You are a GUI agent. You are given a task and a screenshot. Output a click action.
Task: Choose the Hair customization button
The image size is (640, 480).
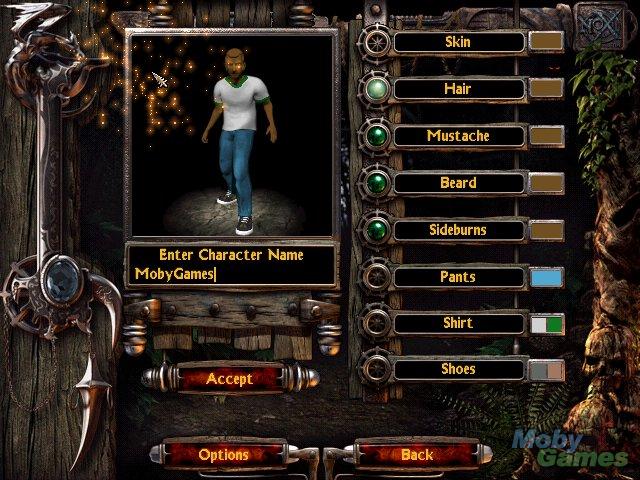click(458, 89)
